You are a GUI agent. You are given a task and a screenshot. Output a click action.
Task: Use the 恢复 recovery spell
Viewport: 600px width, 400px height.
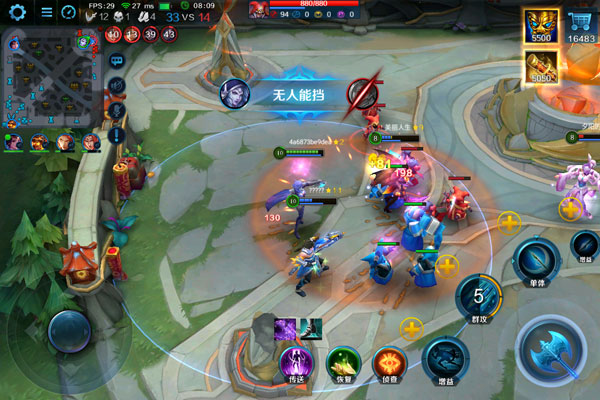pyautogui.click(x=343, y=362)
